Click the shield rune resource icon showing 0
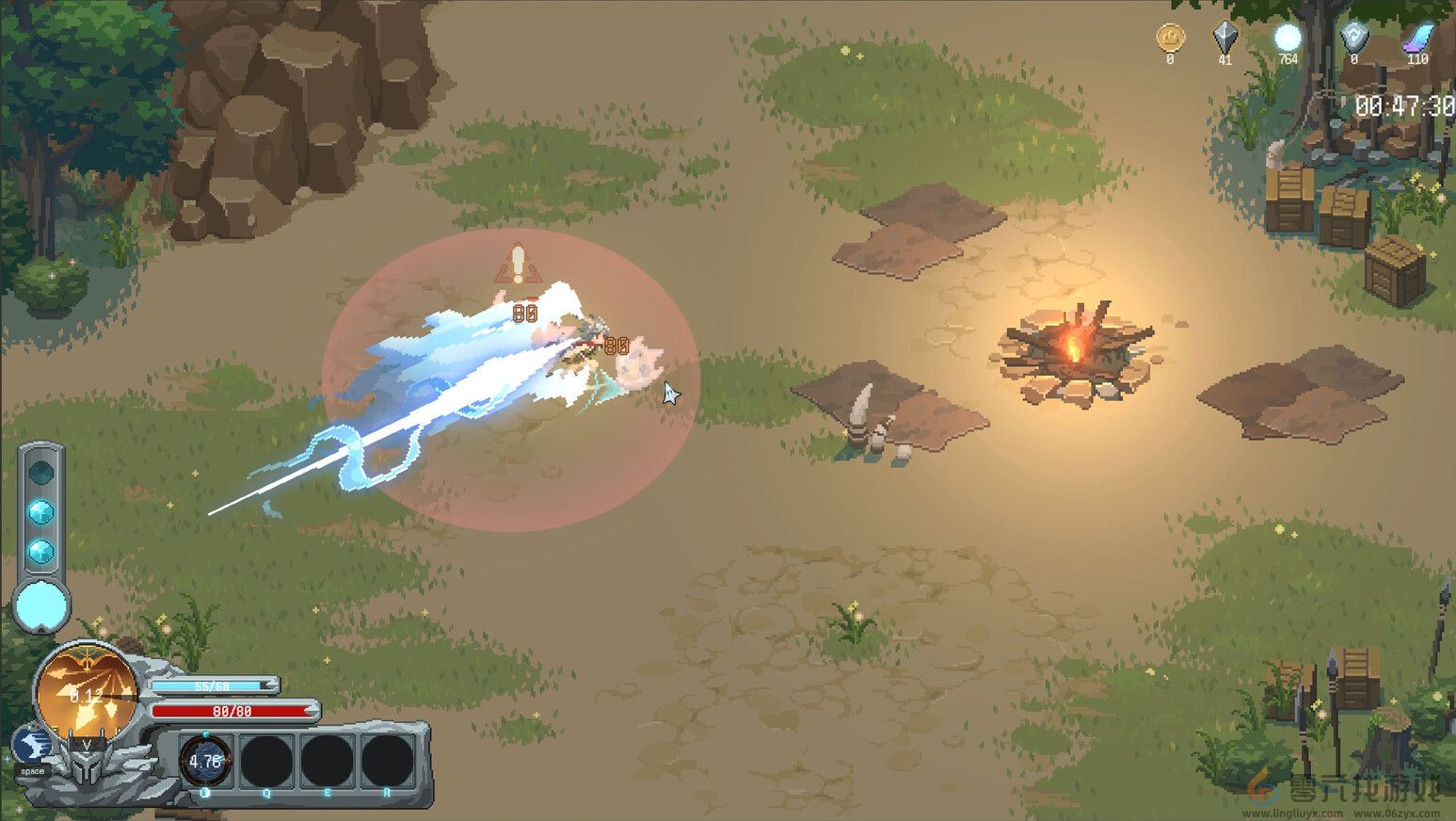1456x821 pixels. (1352, 36)
